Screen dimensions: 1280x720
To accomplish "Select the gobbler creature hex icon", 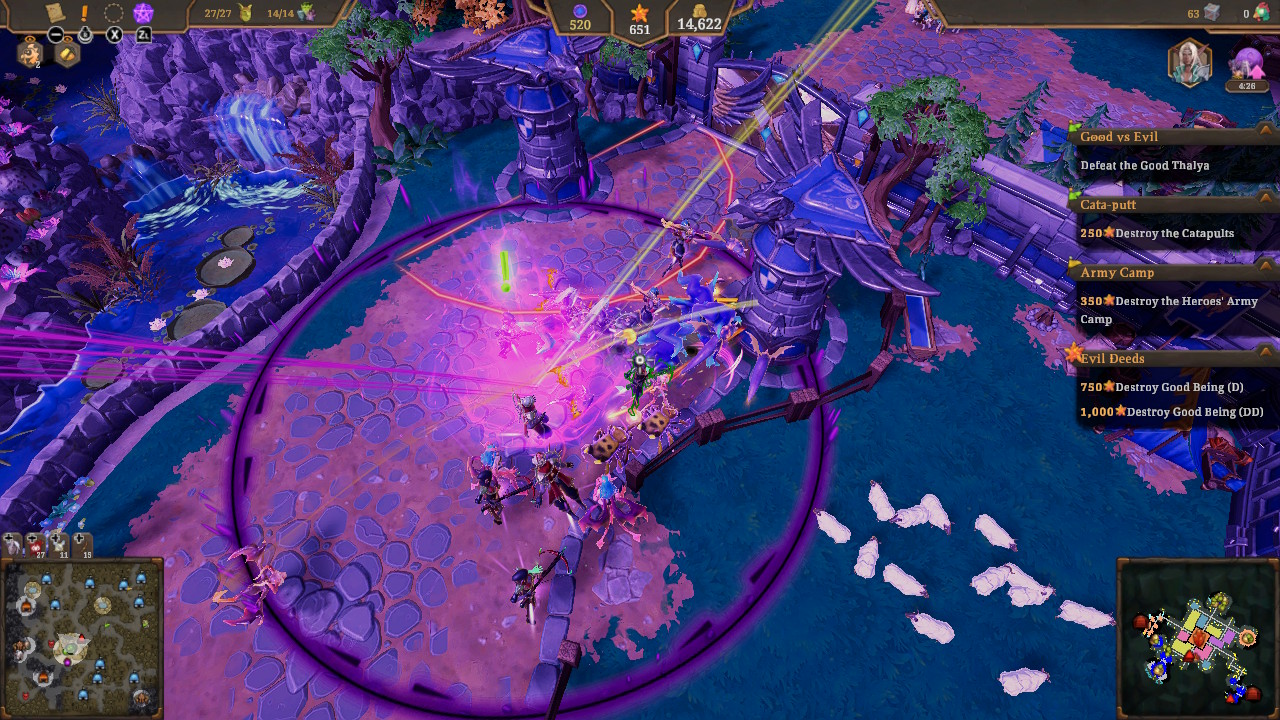I will tap(29, 53).
